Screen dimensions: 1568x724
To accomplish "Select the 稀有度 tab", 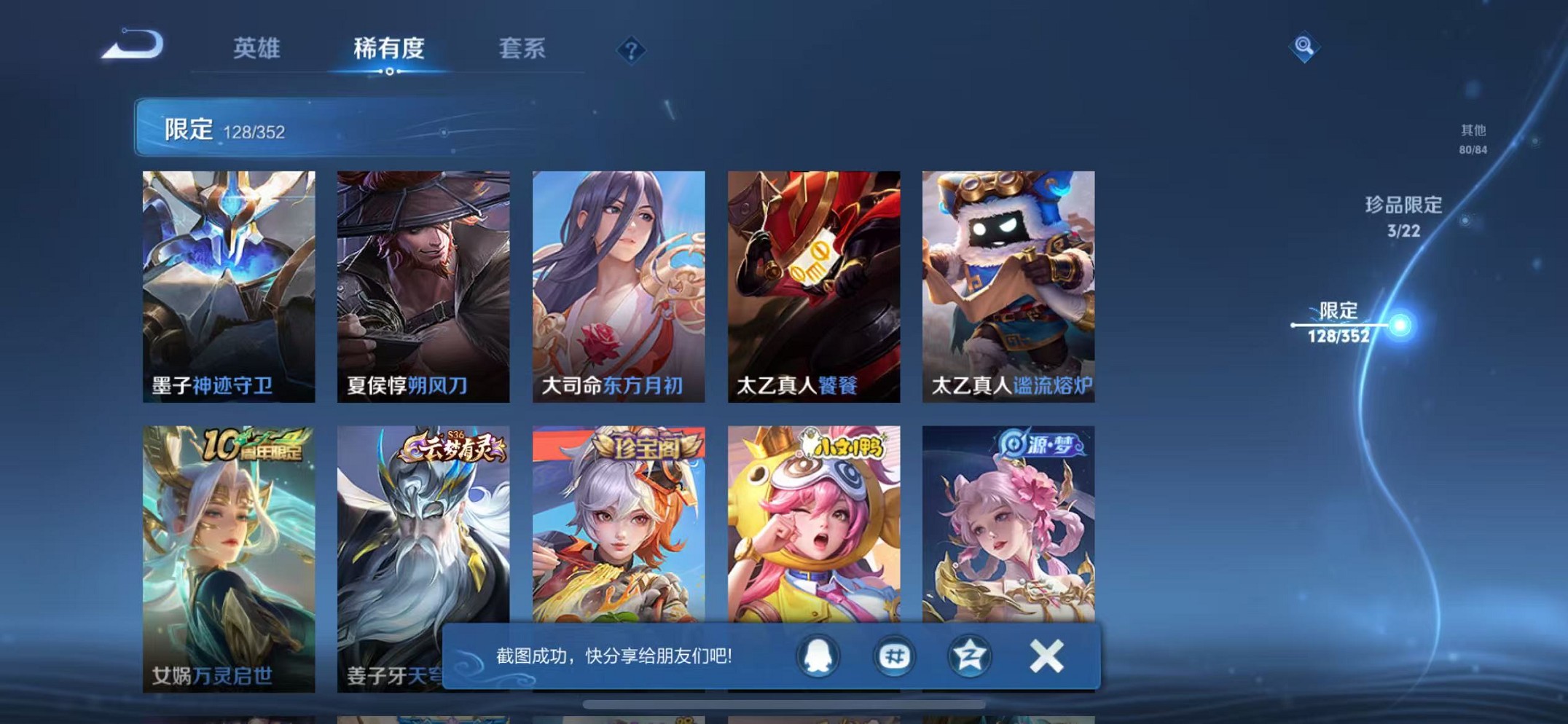I will pyautogui.click(x=391, y=49).
